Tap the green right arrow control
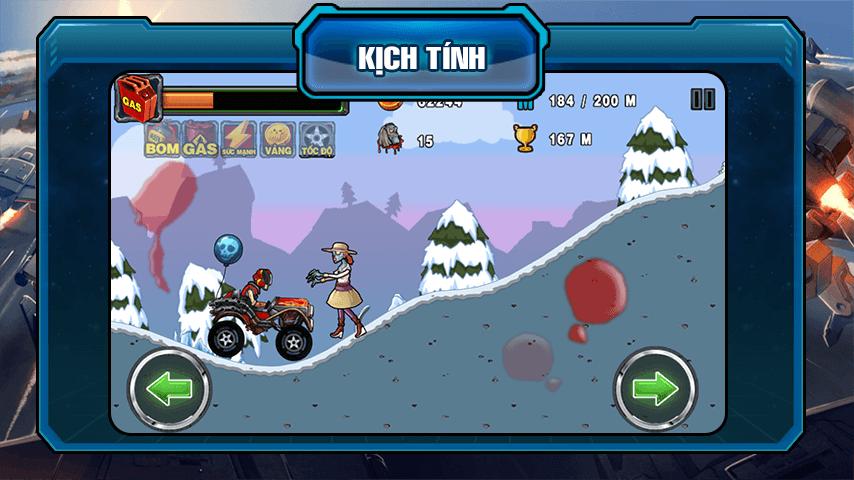Screen dimensions: 854x480 [x=655, y=389]
